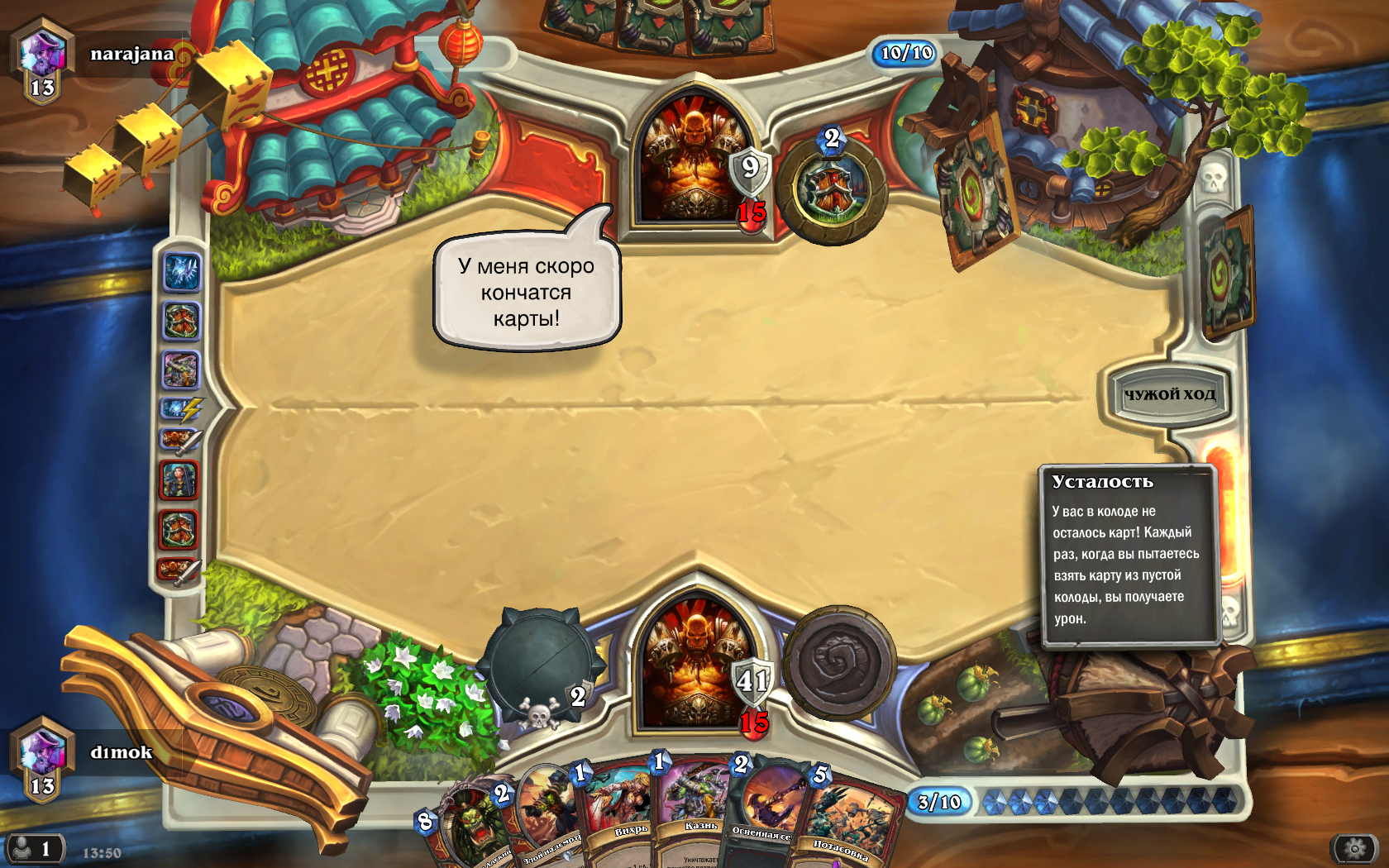1389x868 pixels.
Task: Inspect the red-bordered shield history tile
Action: [x=179, y=530]
